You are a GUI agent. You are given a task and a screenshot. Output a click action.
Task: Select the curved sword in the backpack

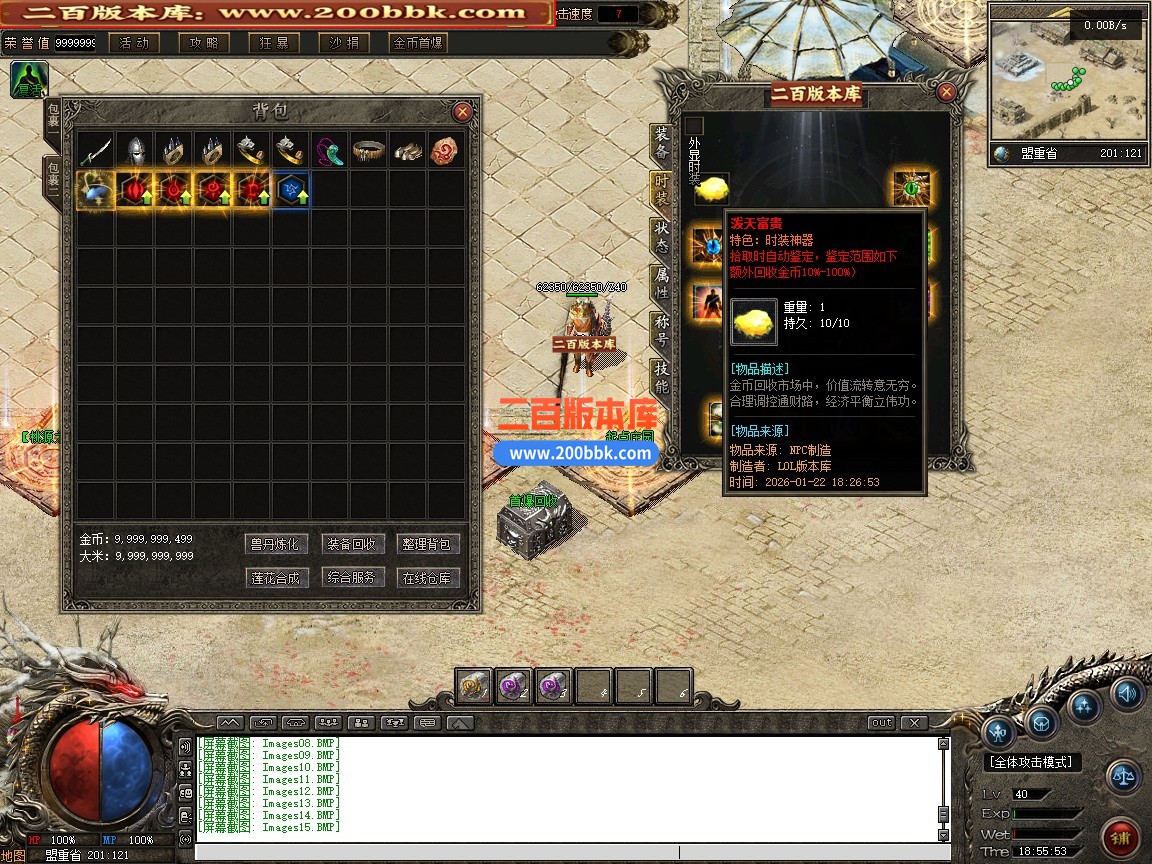96,150
